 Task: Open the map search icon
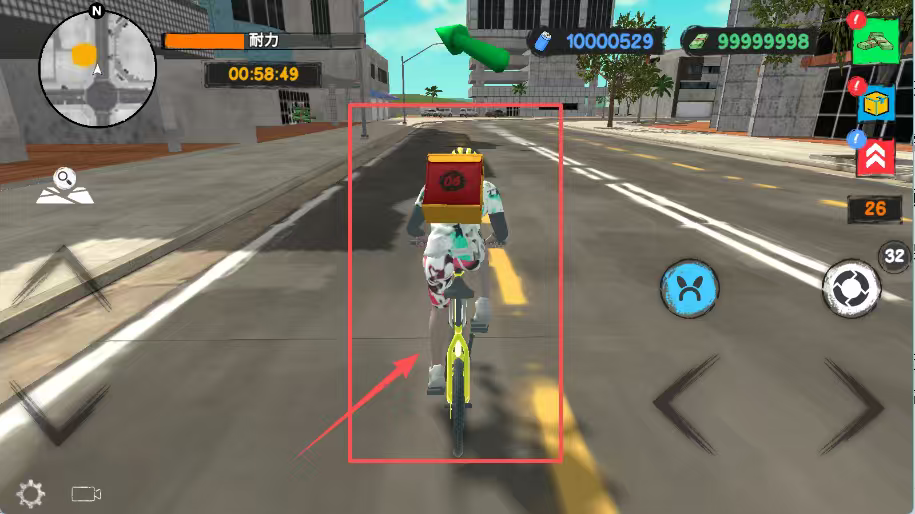[x=65, y=186]
